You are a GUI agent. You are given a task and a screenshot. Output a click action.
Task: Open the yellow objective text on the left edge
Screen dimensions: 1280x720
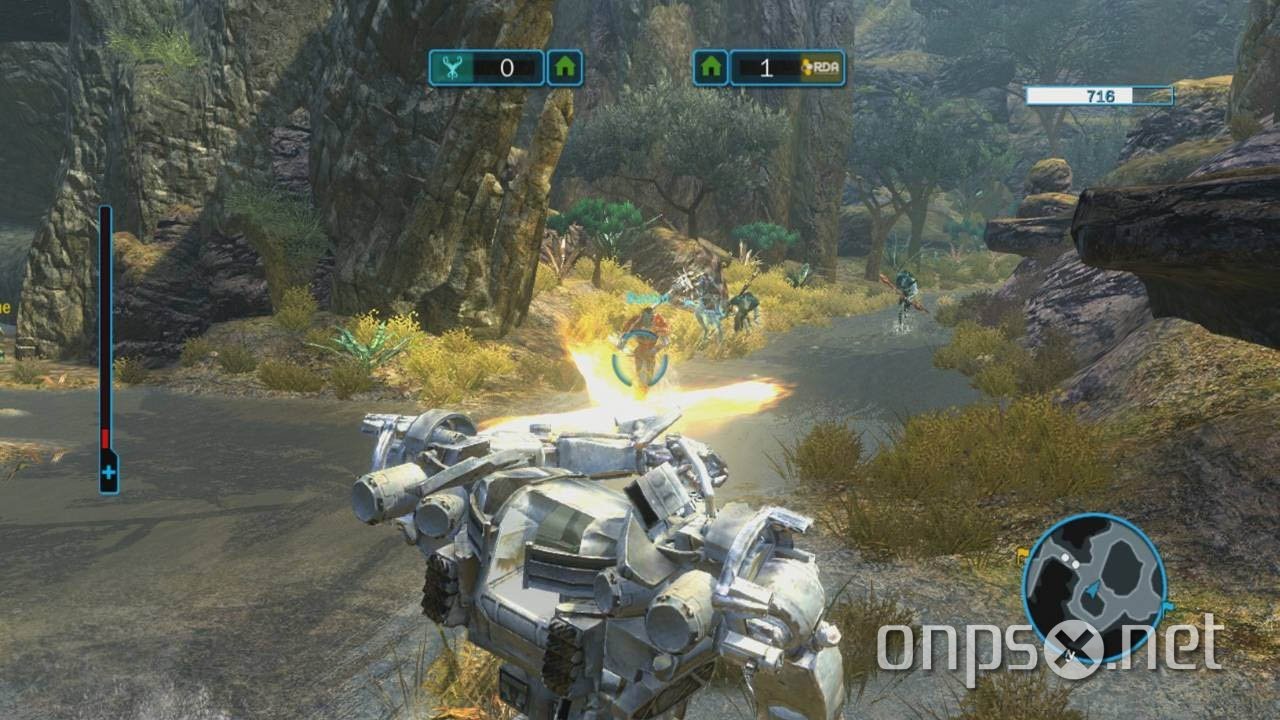click(8, 310)
